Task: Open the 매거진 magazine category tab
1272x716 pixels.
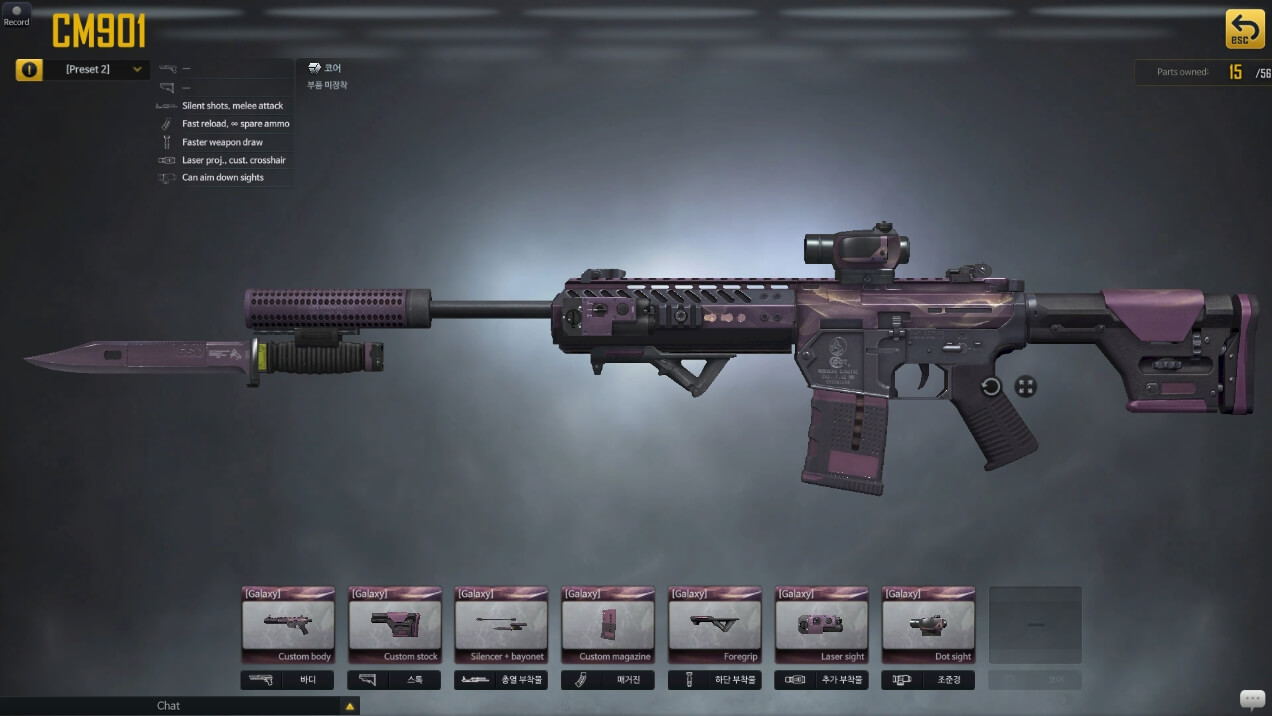Action: (x=609, y=680)
